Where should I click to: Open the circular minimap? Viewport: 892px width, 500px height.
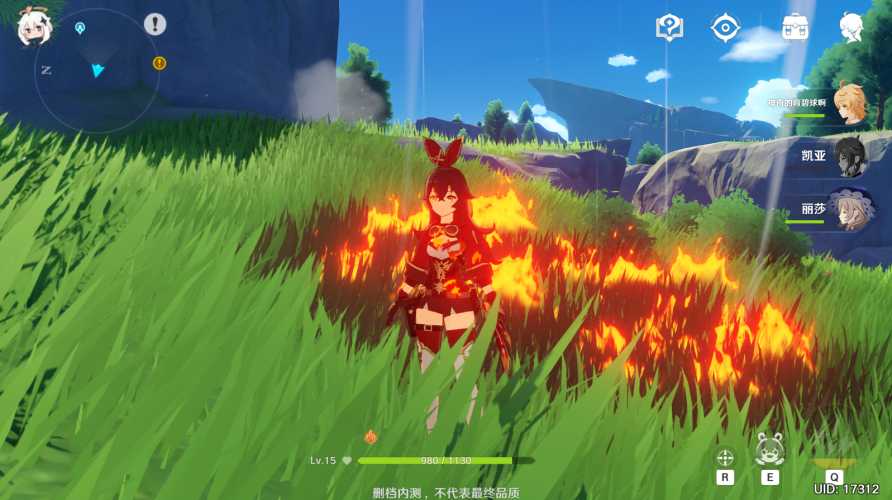tap(95, 72)
